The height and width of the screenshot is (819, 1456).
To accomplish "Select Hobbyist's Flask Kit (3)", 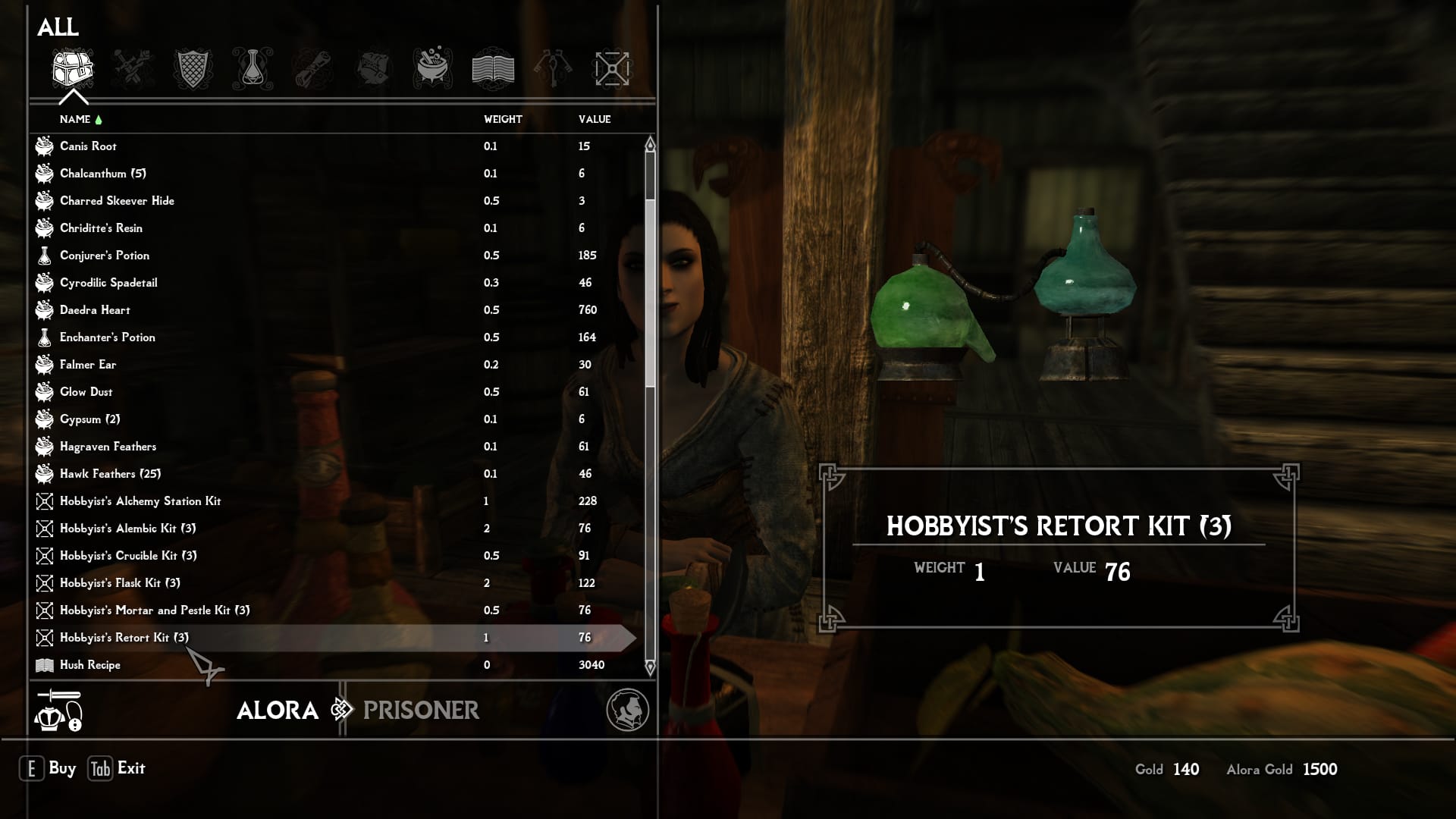I will (120, 583).
